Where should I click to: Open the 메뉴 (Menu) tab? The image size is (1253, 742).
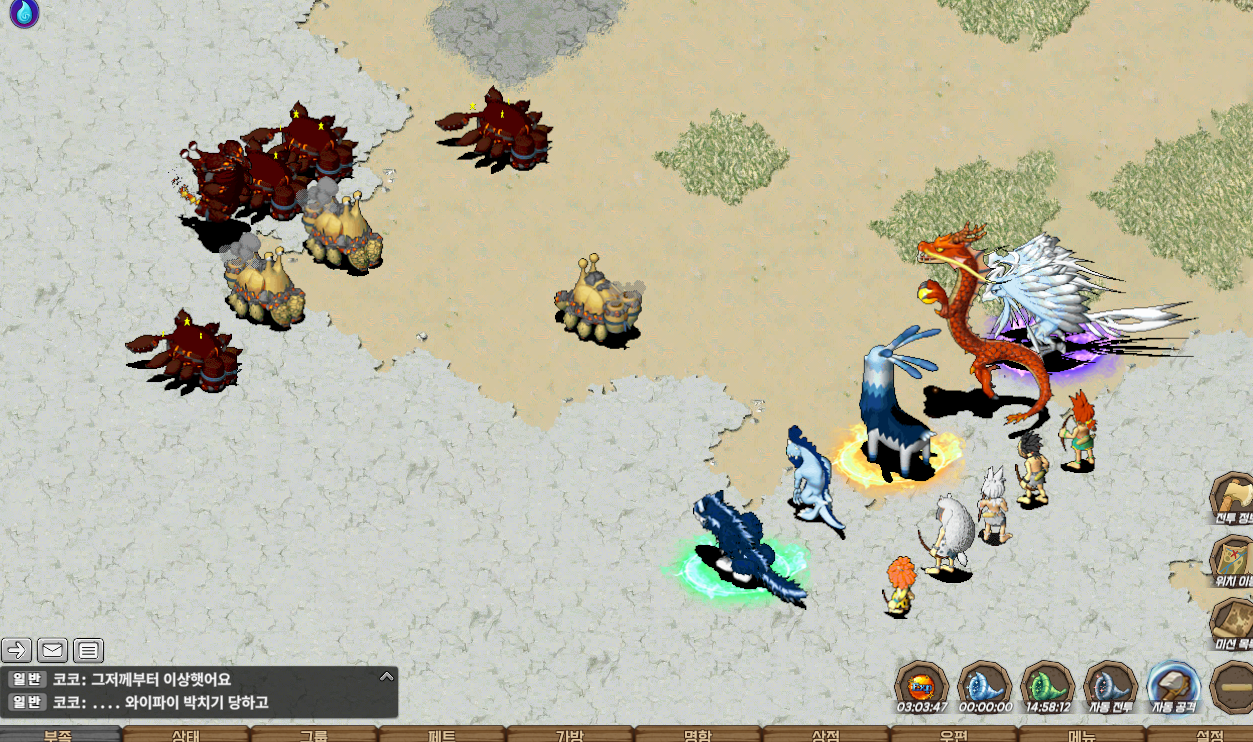(1081, 735)
